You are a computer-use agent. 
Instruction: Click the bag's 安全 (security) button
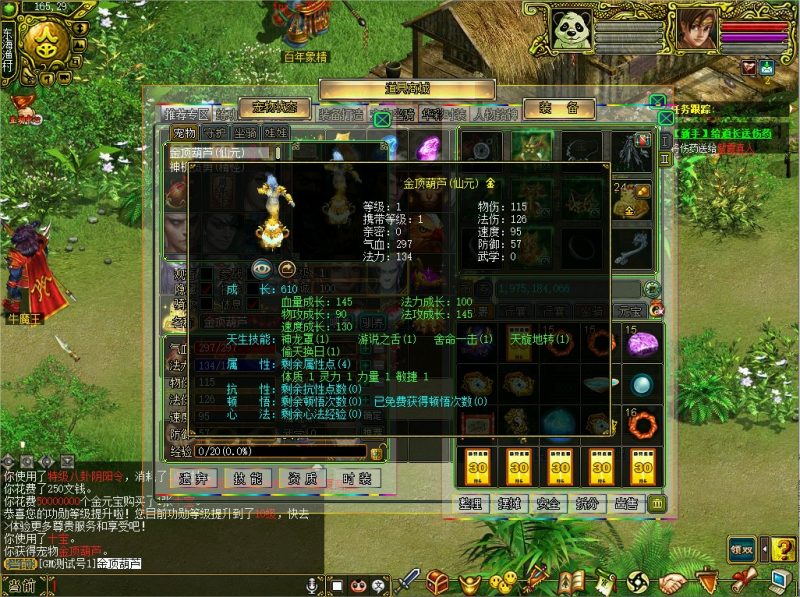[x=548, y=503]
